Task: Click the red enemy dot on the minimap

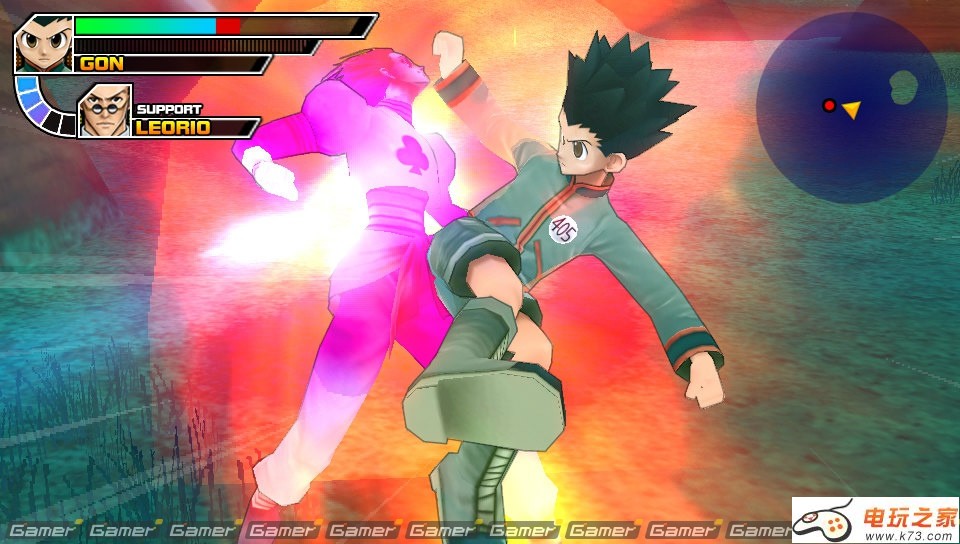Action: [x=828, y=105]
